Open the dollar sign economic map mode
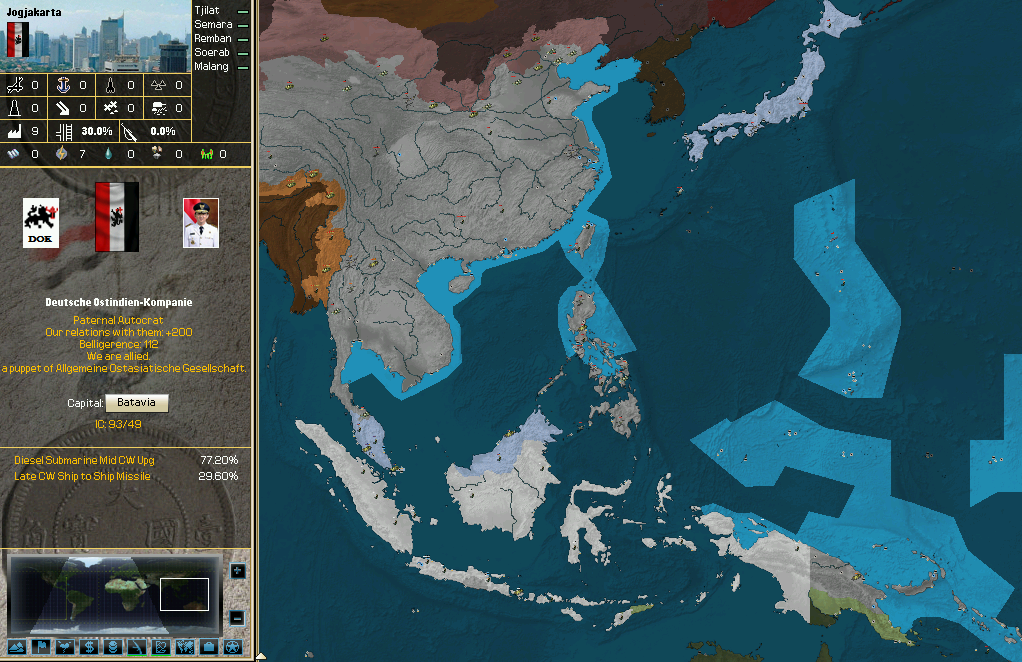This screenshot has width=1022, height=662. pos(88,647)
